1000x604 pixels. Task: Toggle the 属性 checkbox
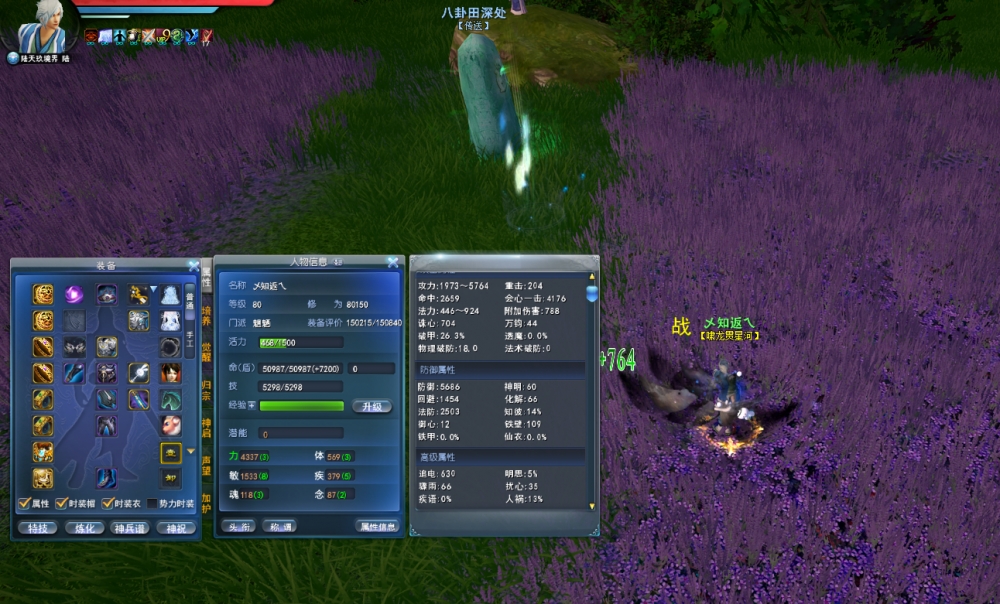25,504
